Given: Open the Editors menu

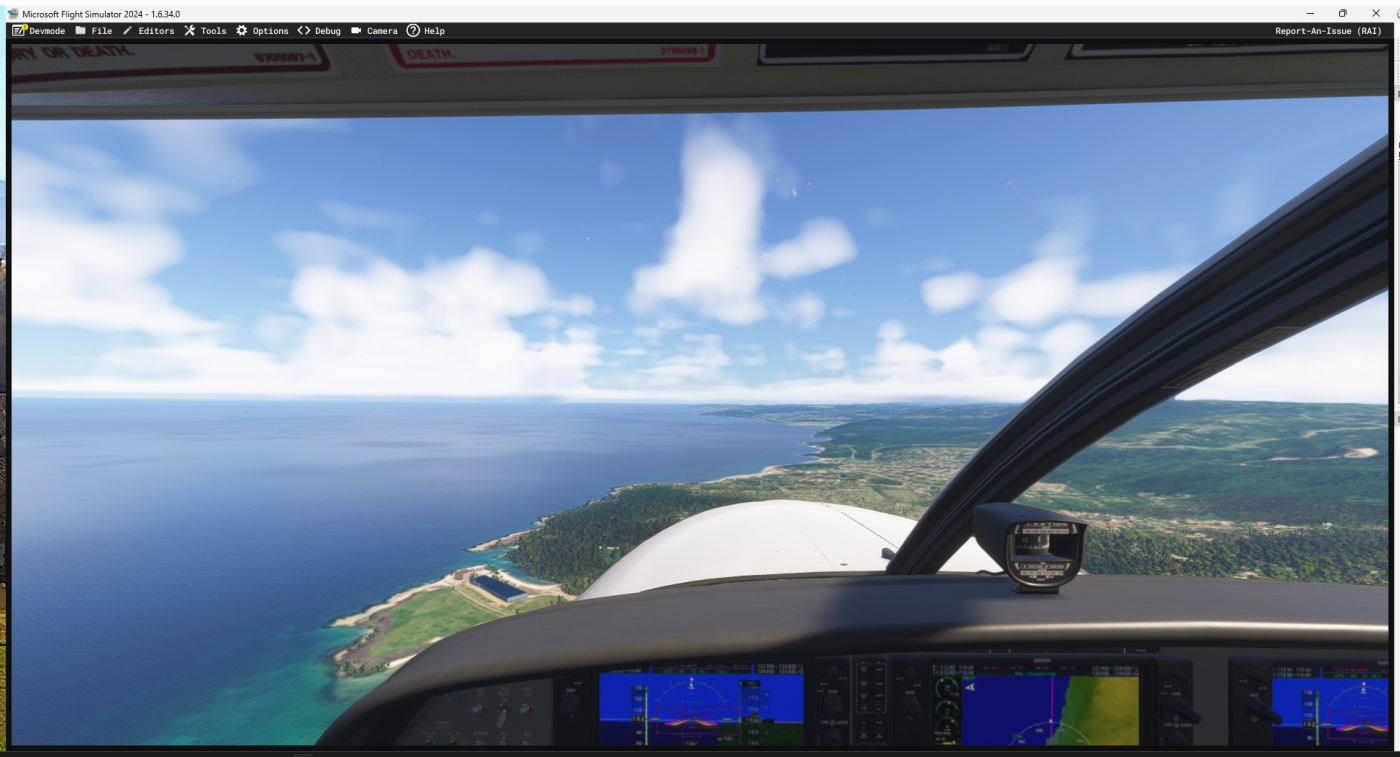Looking at the screenshot, I should coord(148,31).
